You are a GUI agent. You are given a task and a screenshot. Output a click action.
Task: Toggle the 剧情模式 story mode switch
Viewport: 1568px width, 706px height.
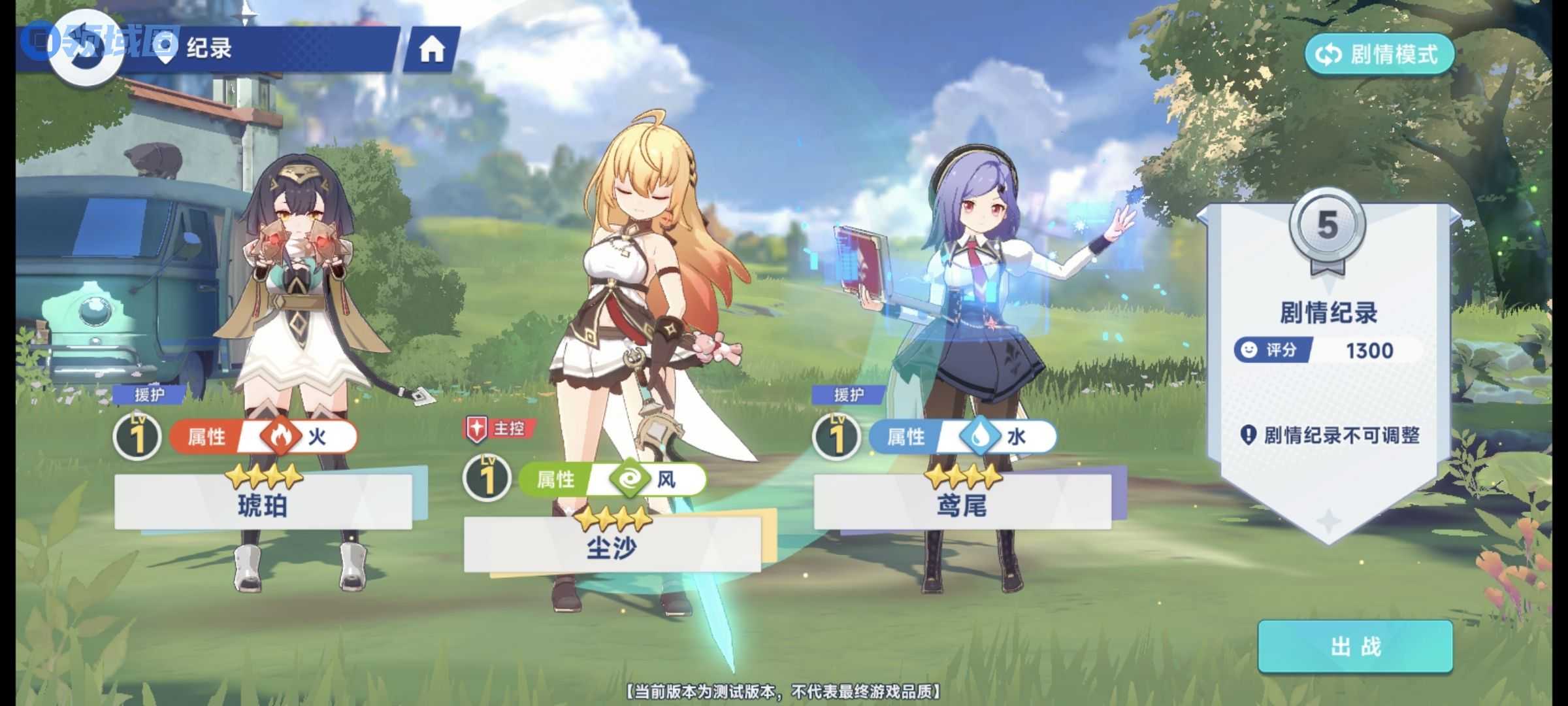[x=1379, y=54]
